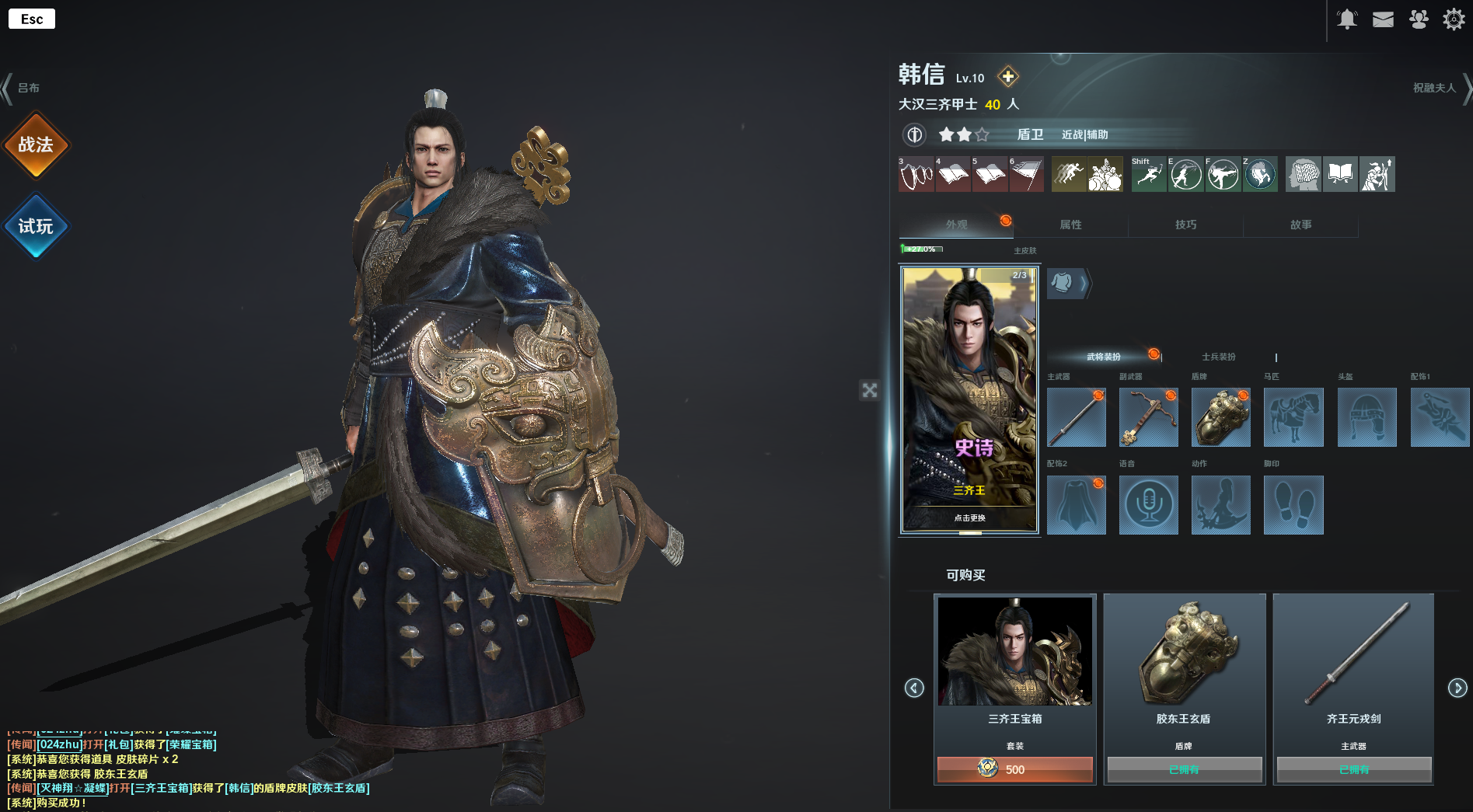This screenshot has height=812, width=1473.
Task: Click the yellow plus level-up icon
Action: (1008, 76)
